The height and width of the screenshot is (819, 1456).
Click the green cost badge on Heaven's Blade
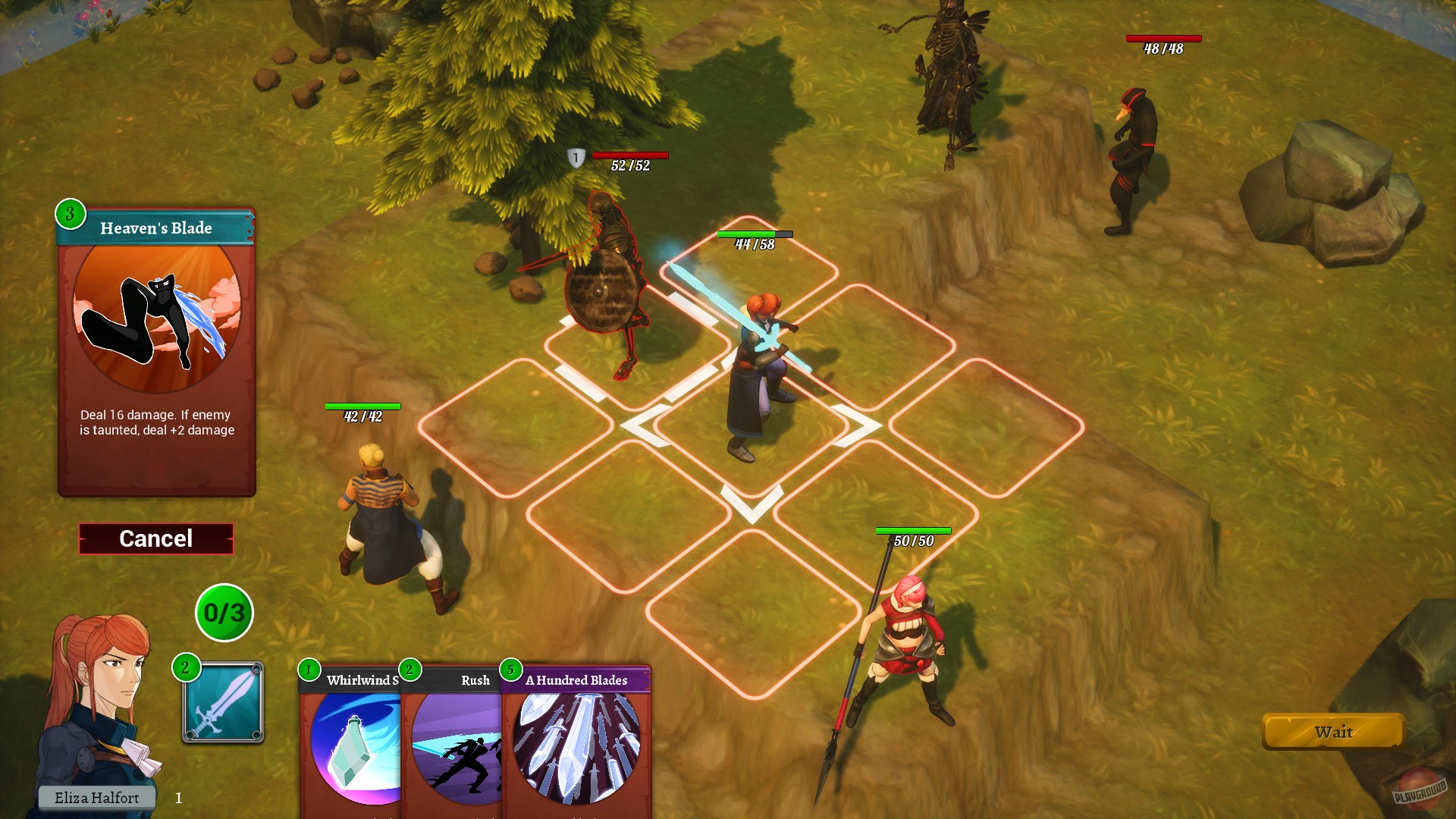point(69,213)
